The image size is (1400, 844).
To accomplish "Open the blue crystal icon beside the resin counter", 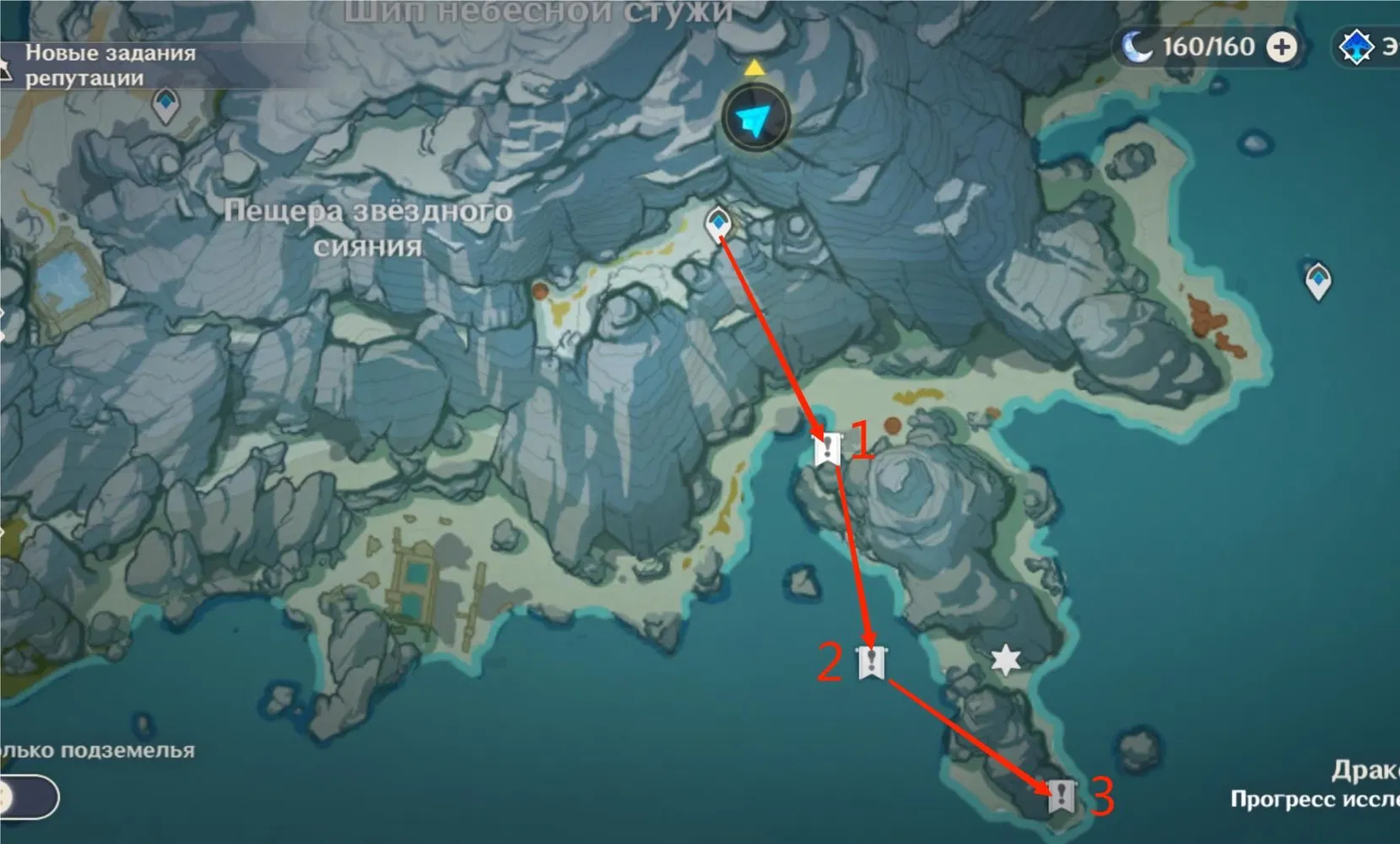I will click(1356, 47).
